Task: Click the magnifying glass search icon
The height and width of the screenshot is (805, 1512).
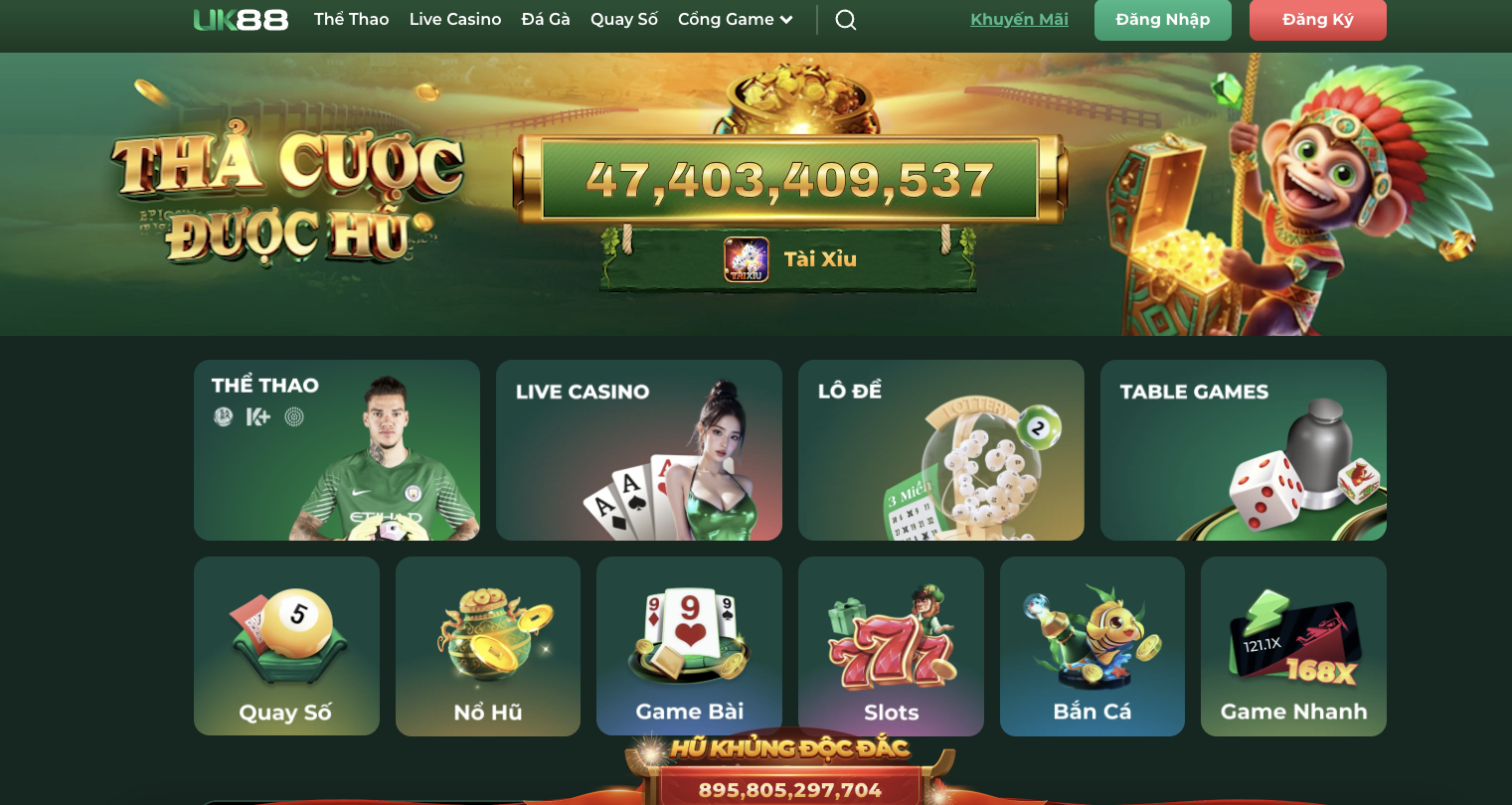Action: [846, 20]
